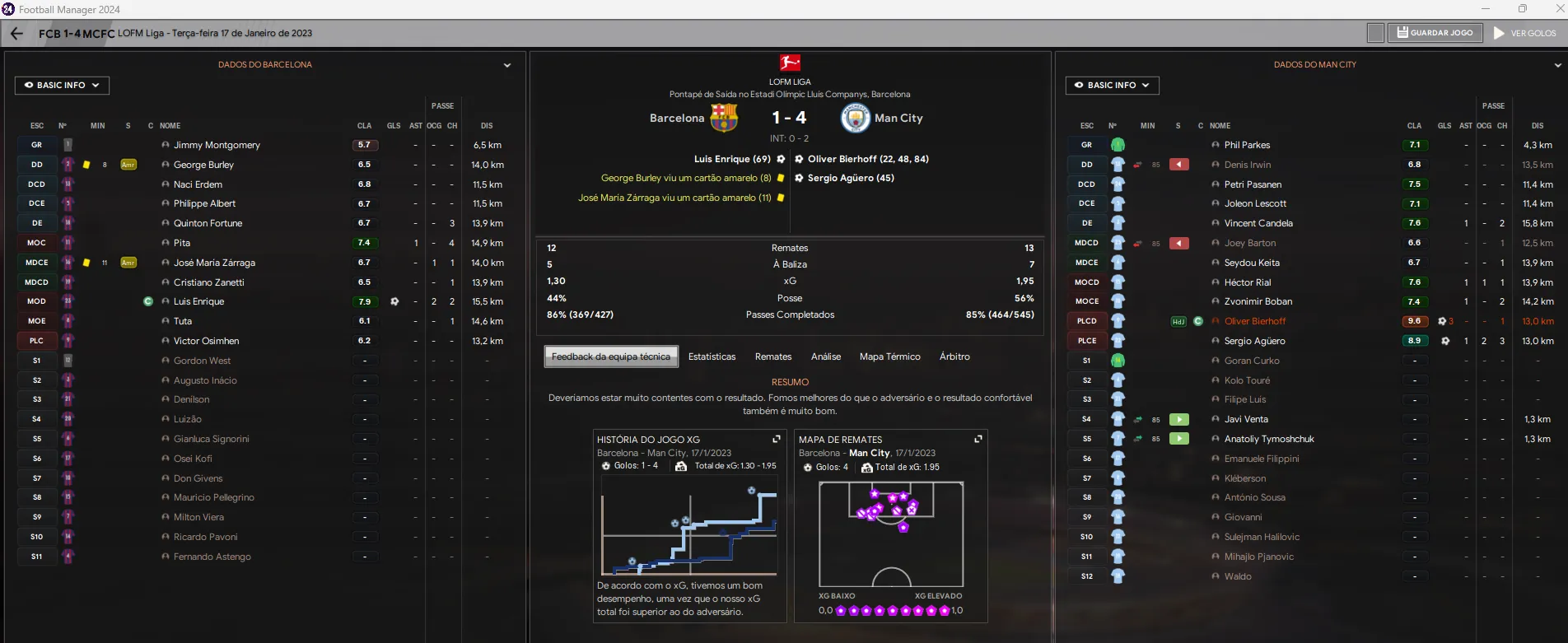Select the Feedback da equipa técnica tab
The height and width of the screenshot is (643, 1568).
pyautogui.click(x=610, y=356)
